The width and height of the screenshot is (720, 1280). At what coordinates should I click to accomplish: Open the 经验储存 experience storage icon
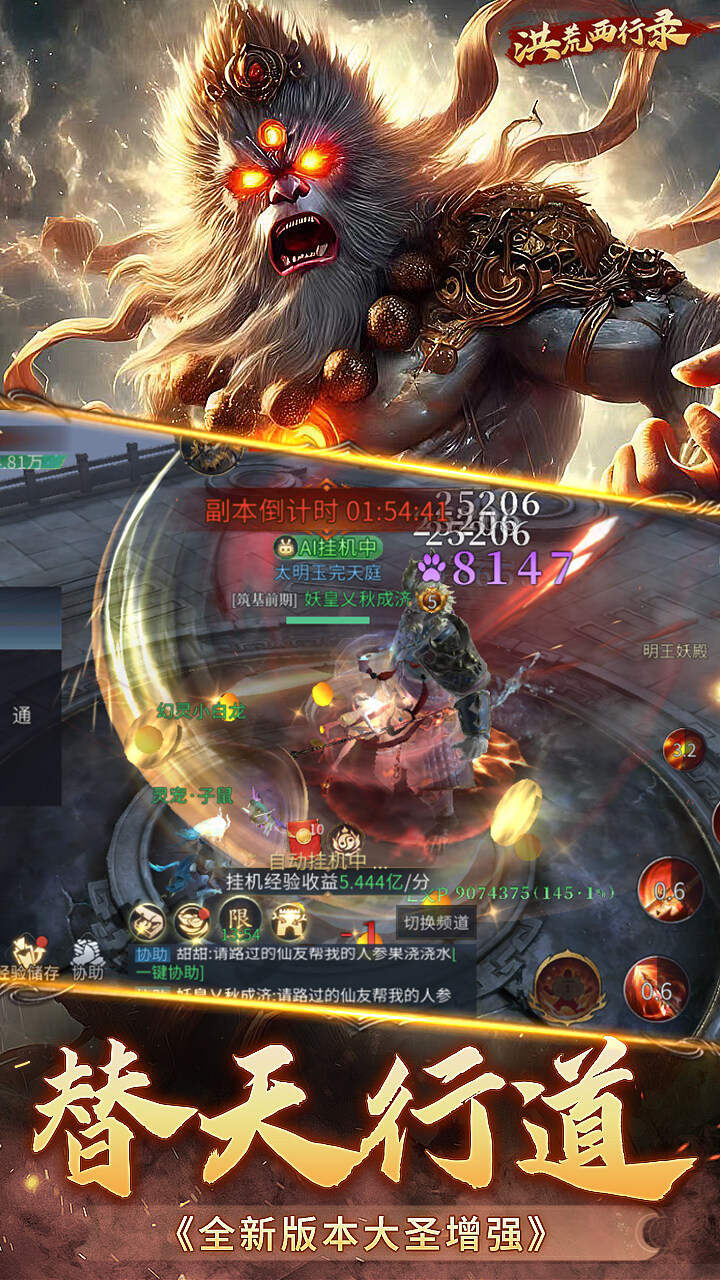pyautogui.click(x=30, y=956)
